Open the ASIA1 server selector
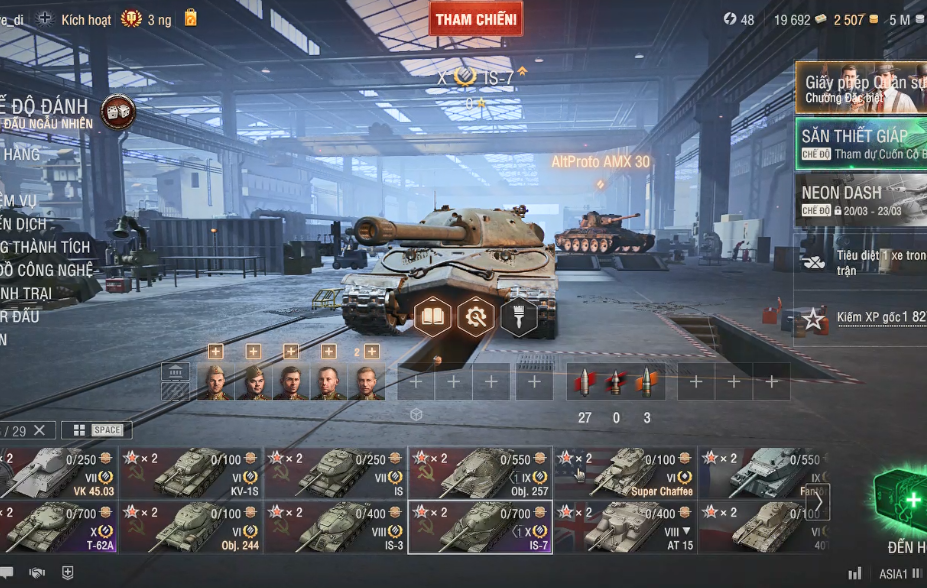Screen dimensions: 927x588 coord(894,574)
